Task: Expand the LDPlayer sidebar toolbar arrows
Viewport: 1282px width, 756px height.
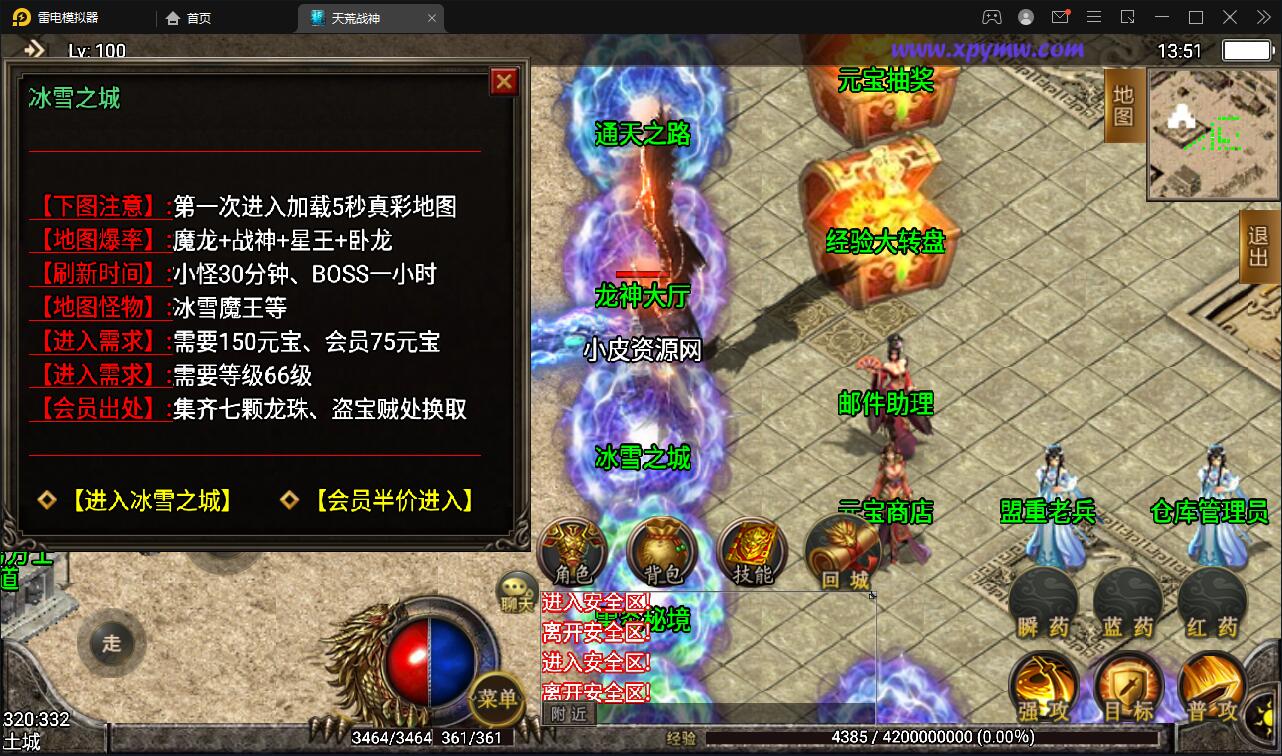Action: pyautogui.click(x=1266, y=17)
